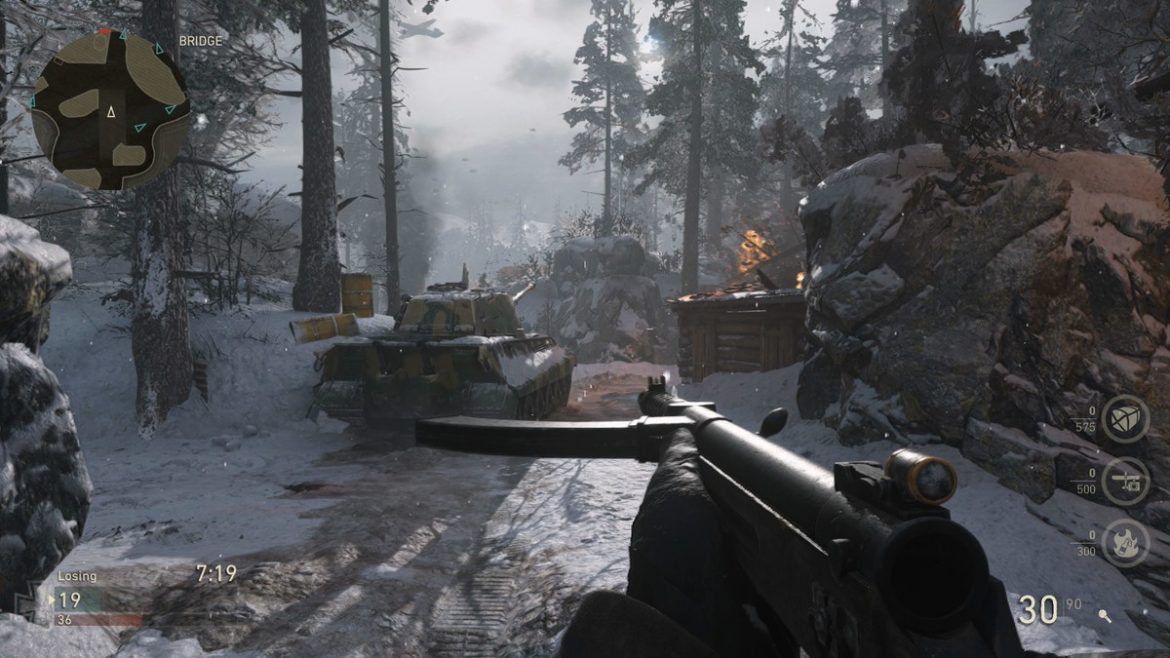This screenshot has width=1170, height=658.
Task: Choose the Molotov Cocktail scorestreak icon
Action: click(1125, 543)
